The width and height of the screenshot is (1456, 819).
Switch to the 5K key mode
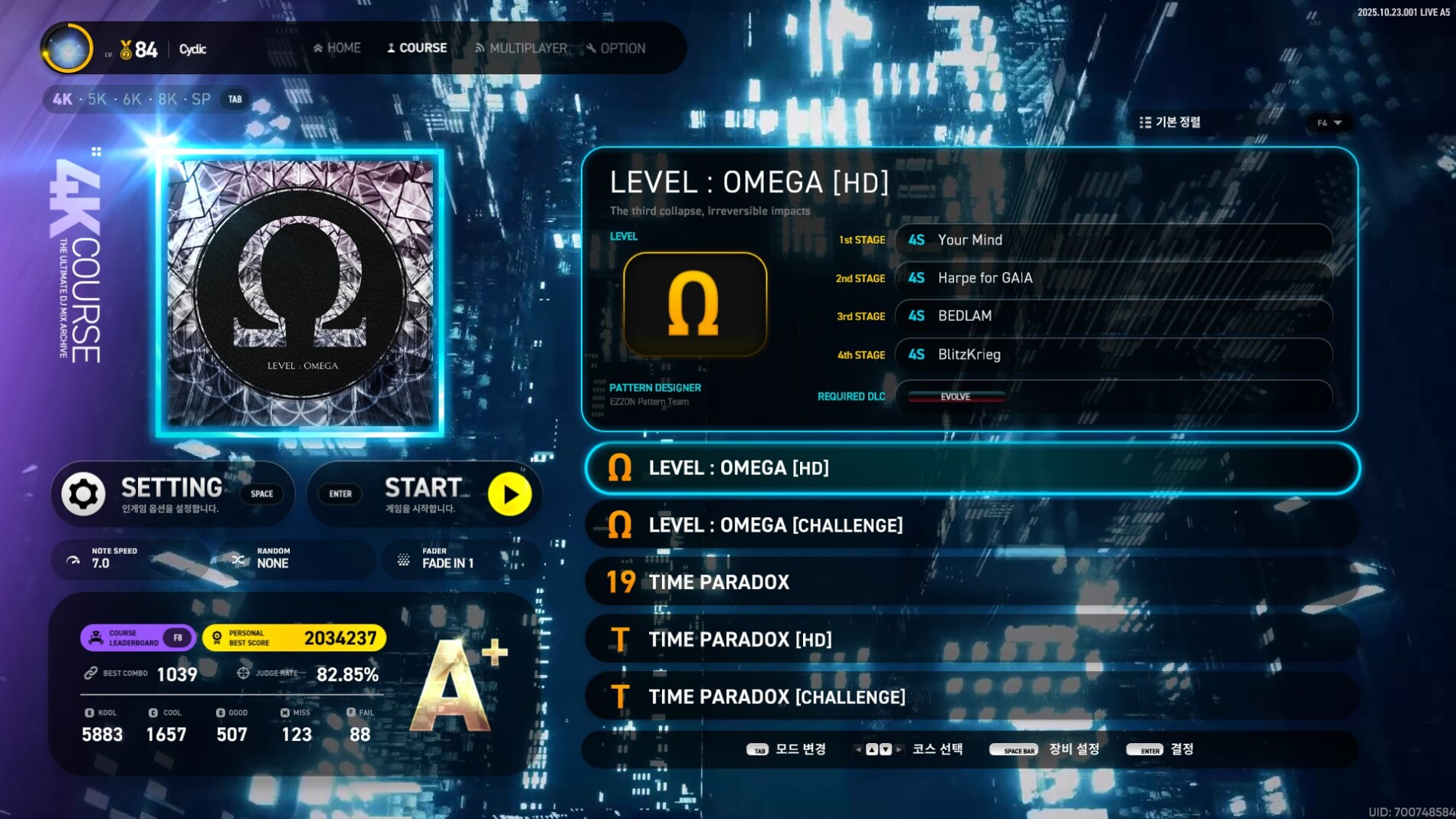point(97,100)
